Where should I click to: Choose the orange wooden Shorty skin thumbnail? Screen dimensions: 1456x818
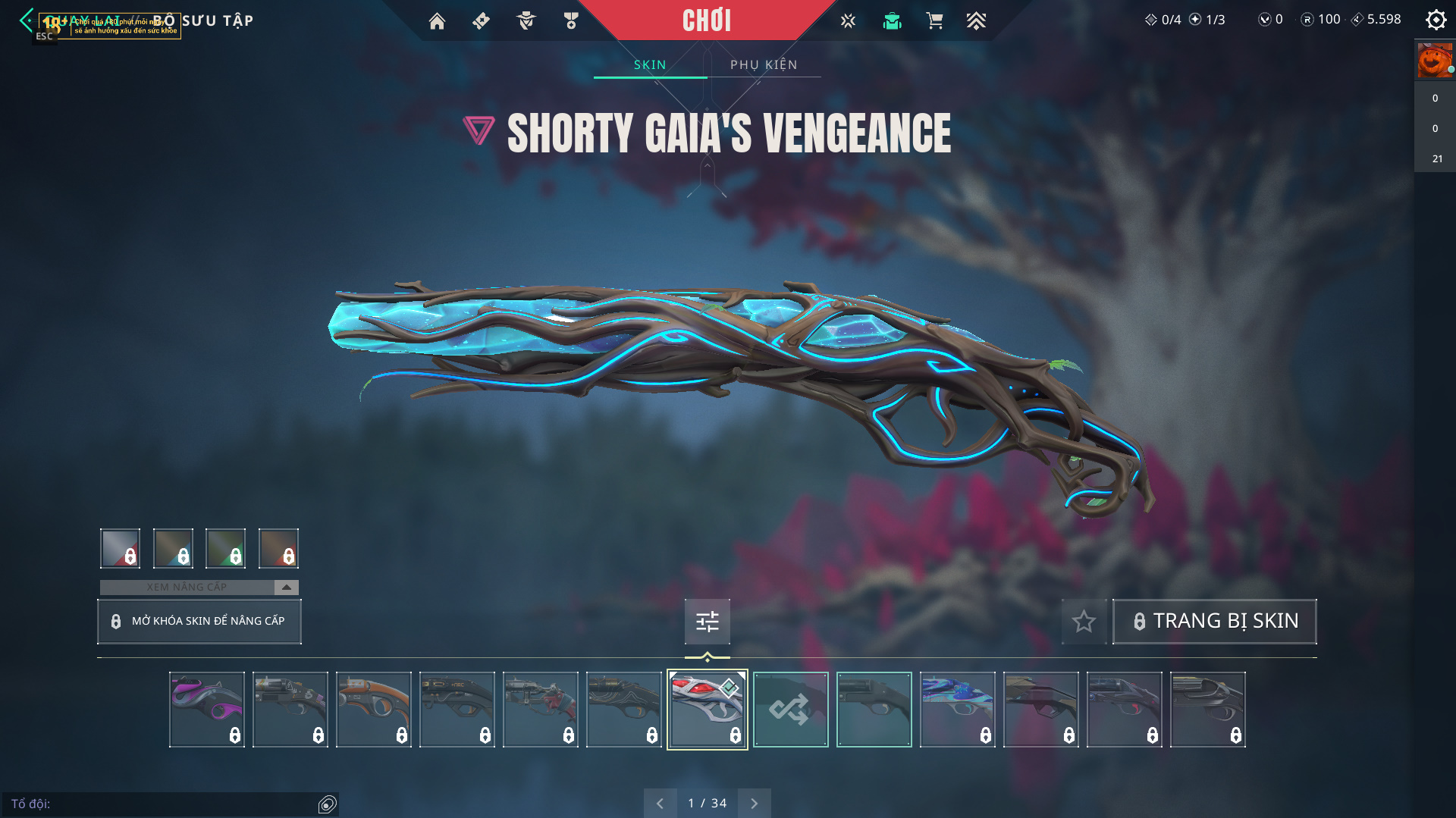click(x=373, y=710)
